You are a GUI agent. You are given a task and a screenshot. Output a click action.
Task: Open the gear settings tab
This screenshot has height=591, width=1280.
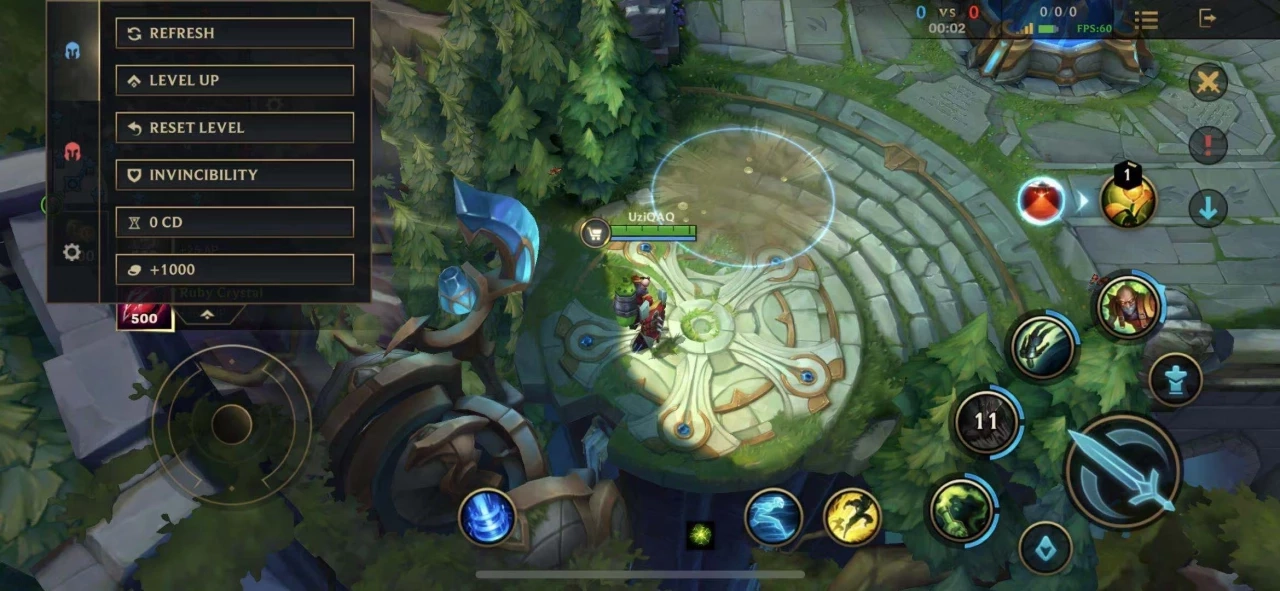[72, 253]
